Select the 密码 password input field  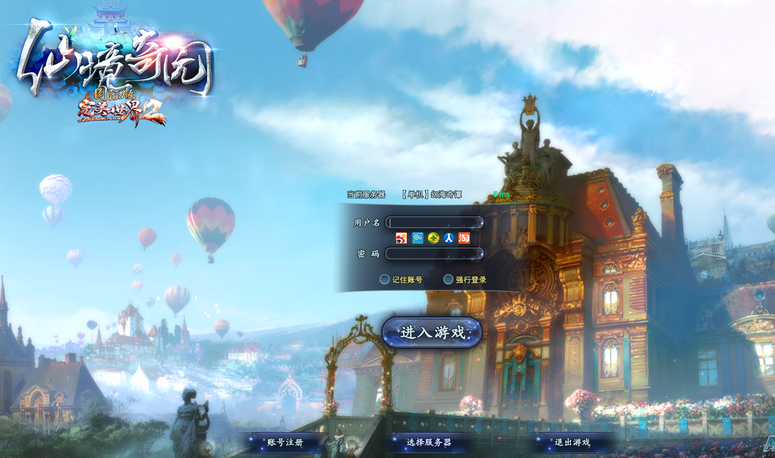click(x=434, y=254)
